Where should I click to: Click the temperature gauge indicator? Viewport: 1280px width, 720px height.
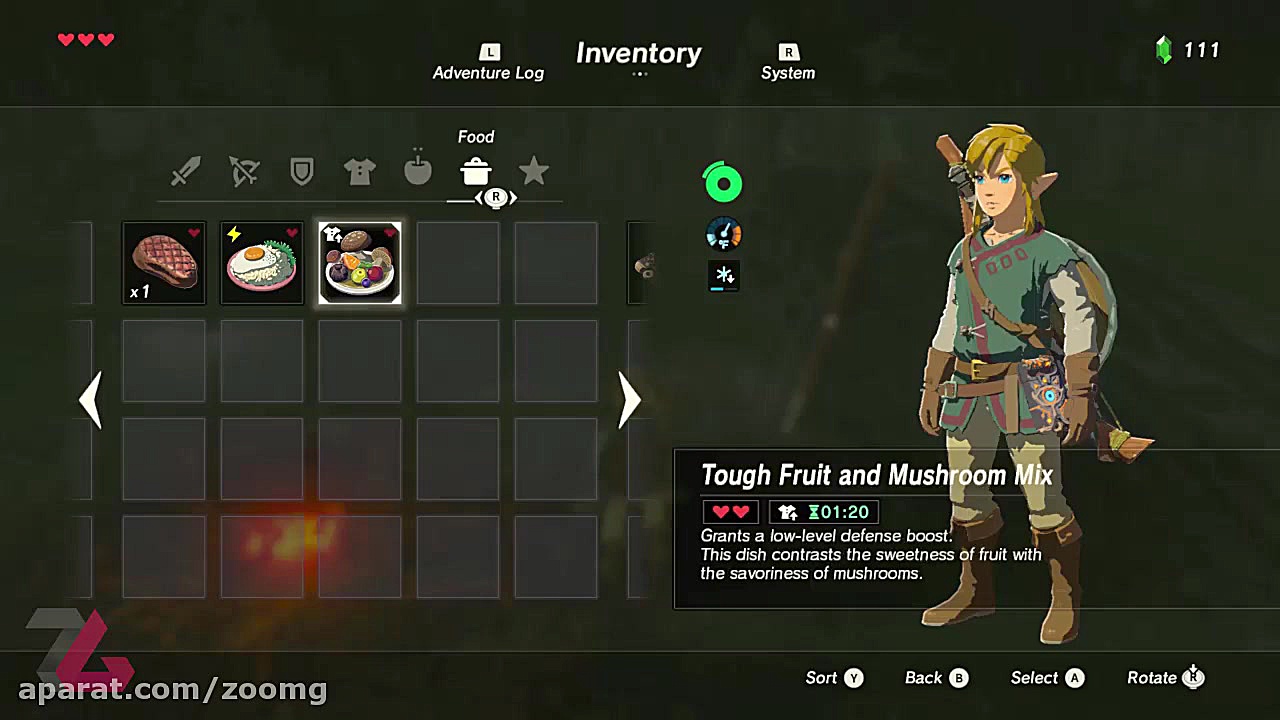pyautogui.click(x=723, y=234)
